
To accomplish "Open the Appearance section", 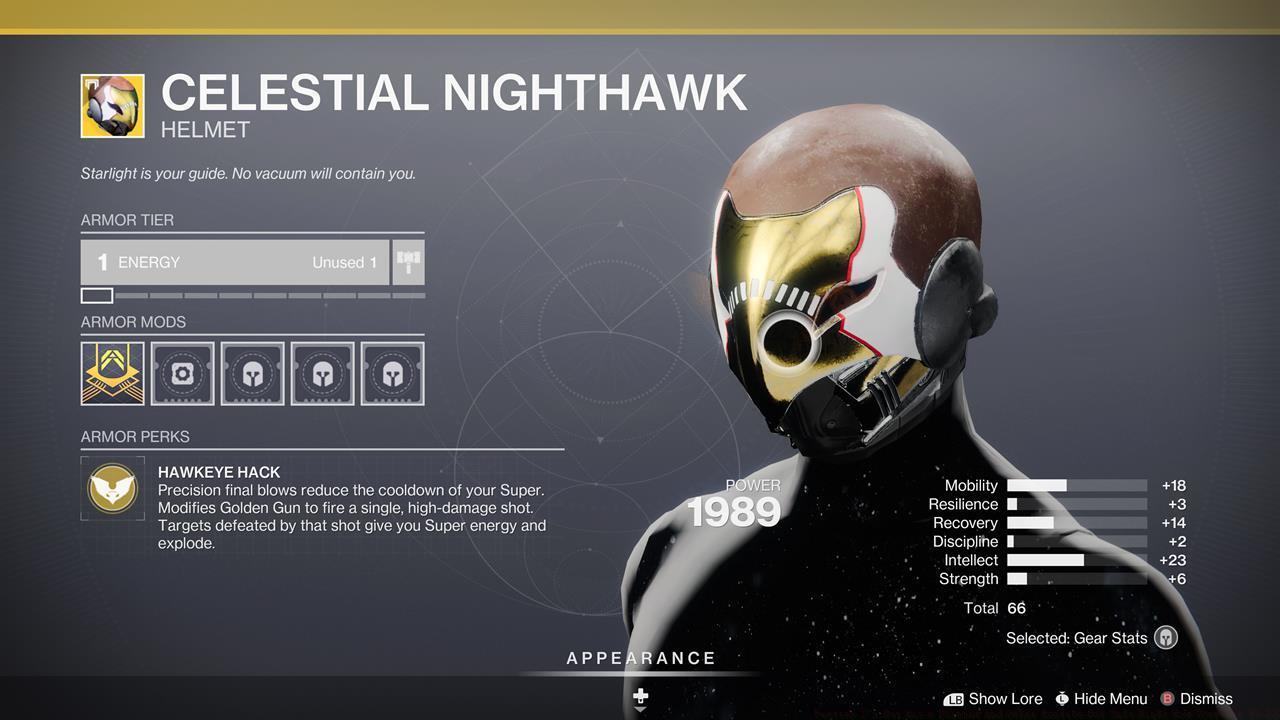I will [641, 659].
